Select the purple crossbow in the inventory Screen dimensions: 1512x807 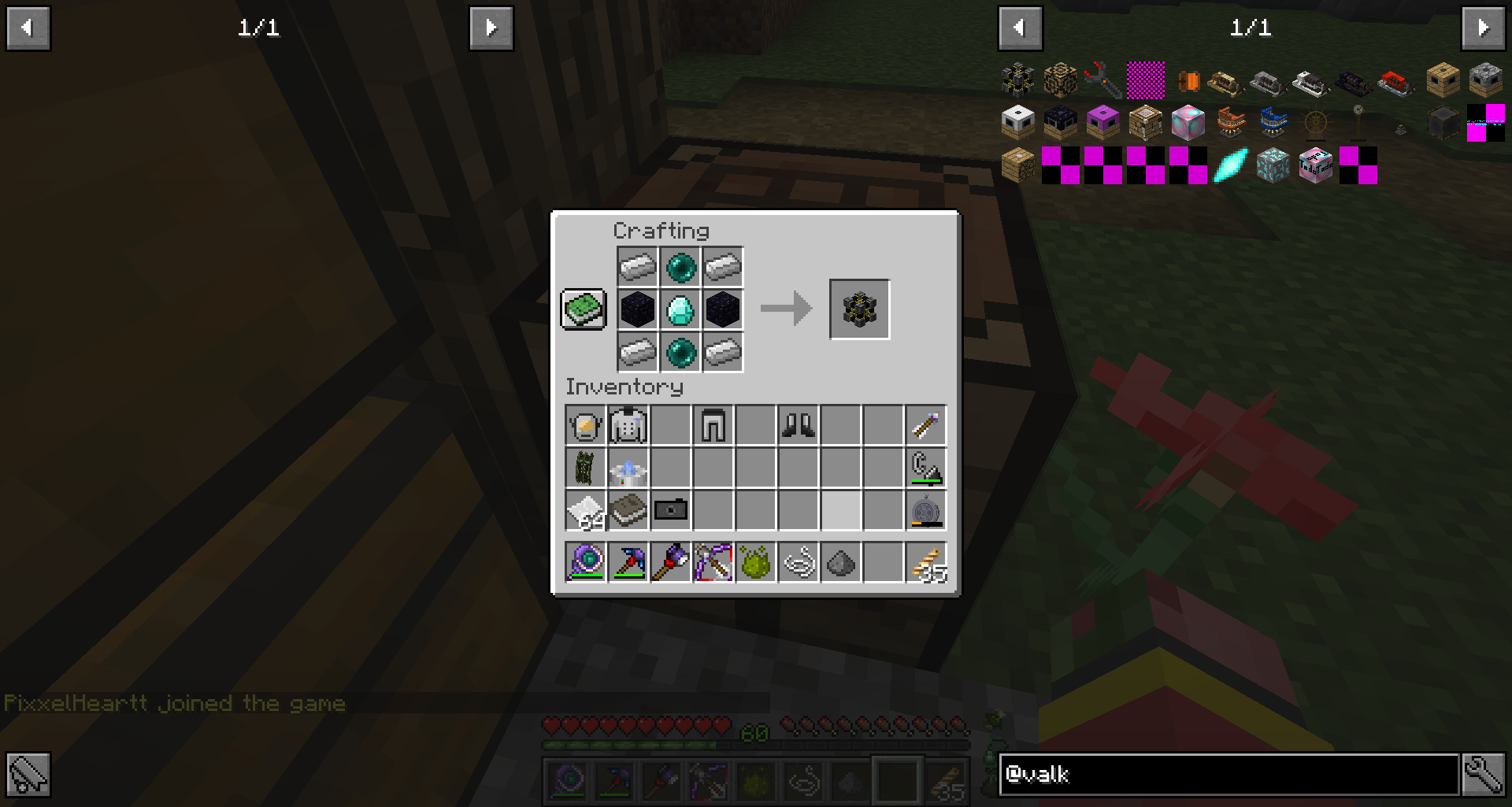713,562
